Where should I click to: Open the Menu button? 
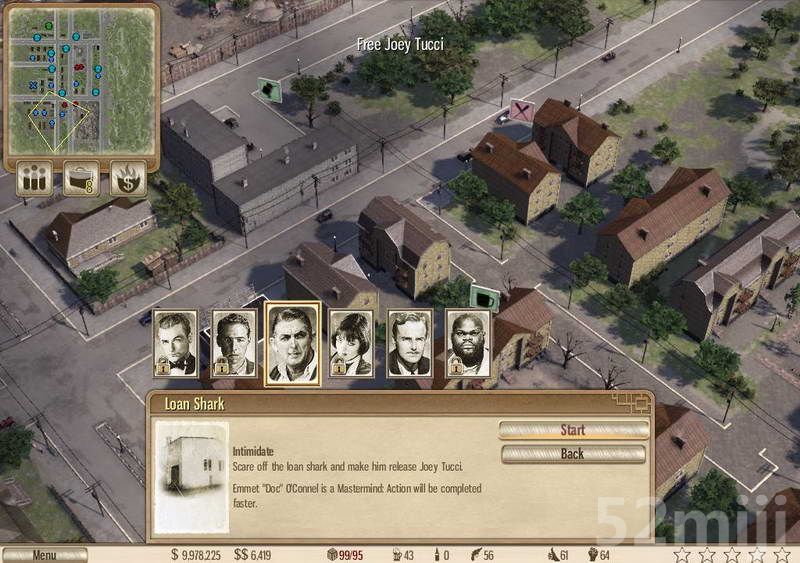pos(44,555)
